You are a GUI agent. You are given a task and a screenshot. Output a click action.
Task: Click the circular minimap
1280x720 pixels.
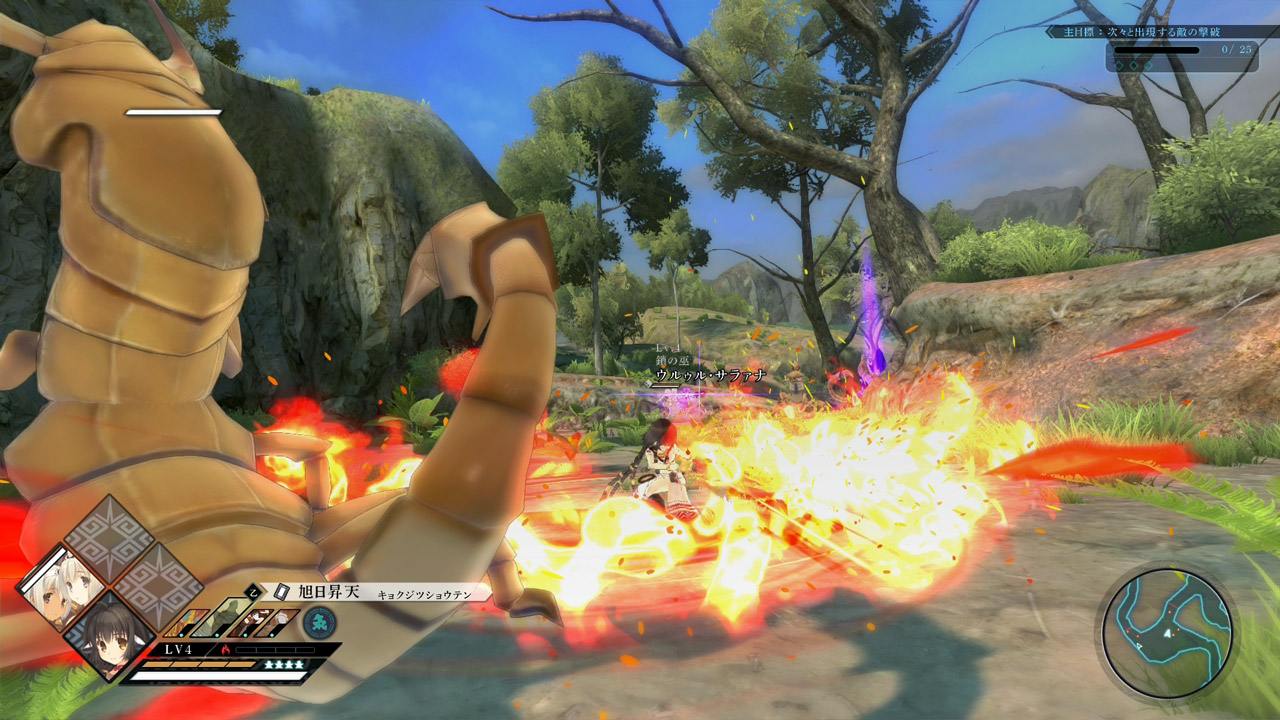pyautogui.click(x=1167, y=633)
